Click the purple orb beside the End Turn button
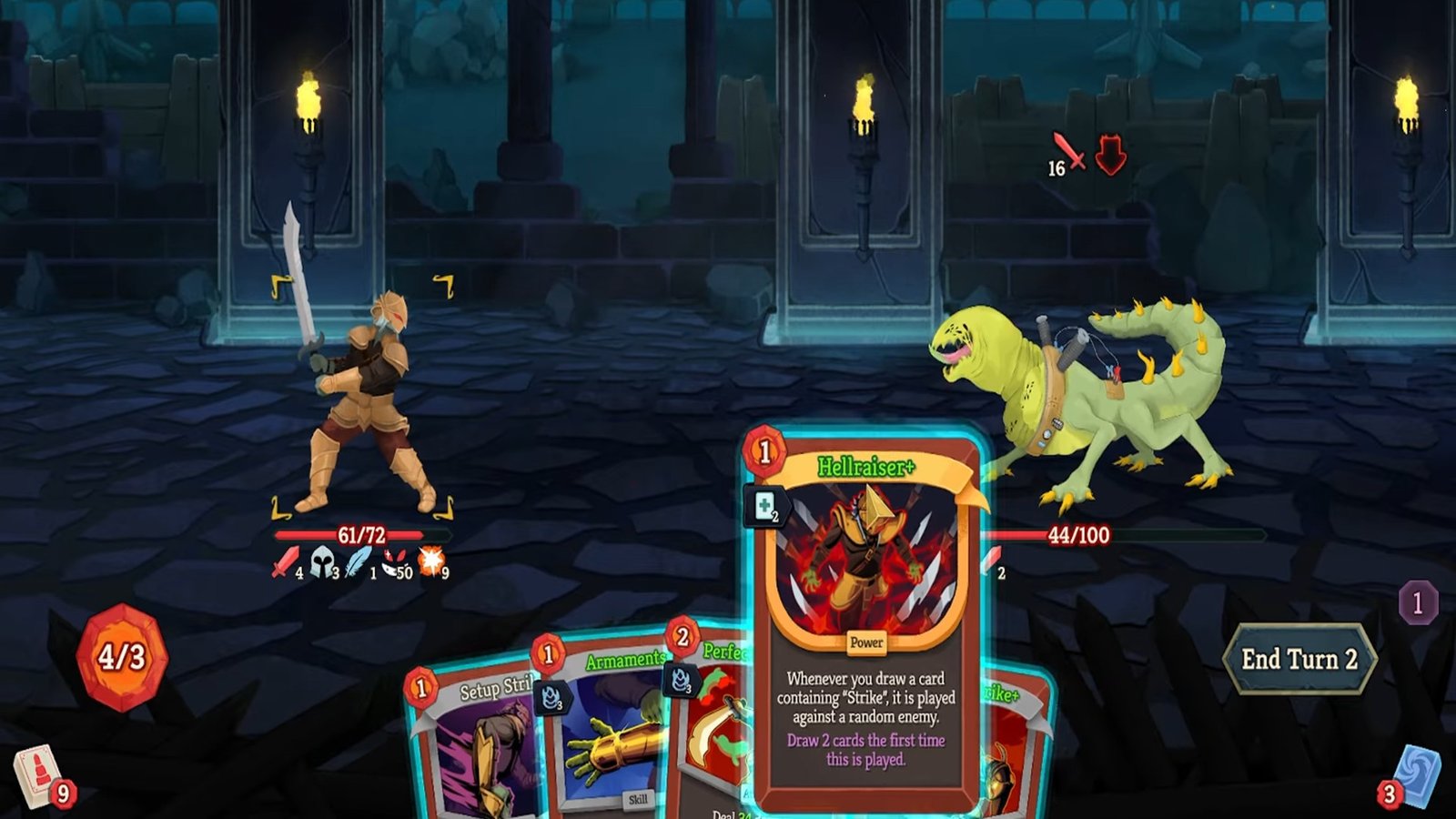 click(x=1417, y=600)
